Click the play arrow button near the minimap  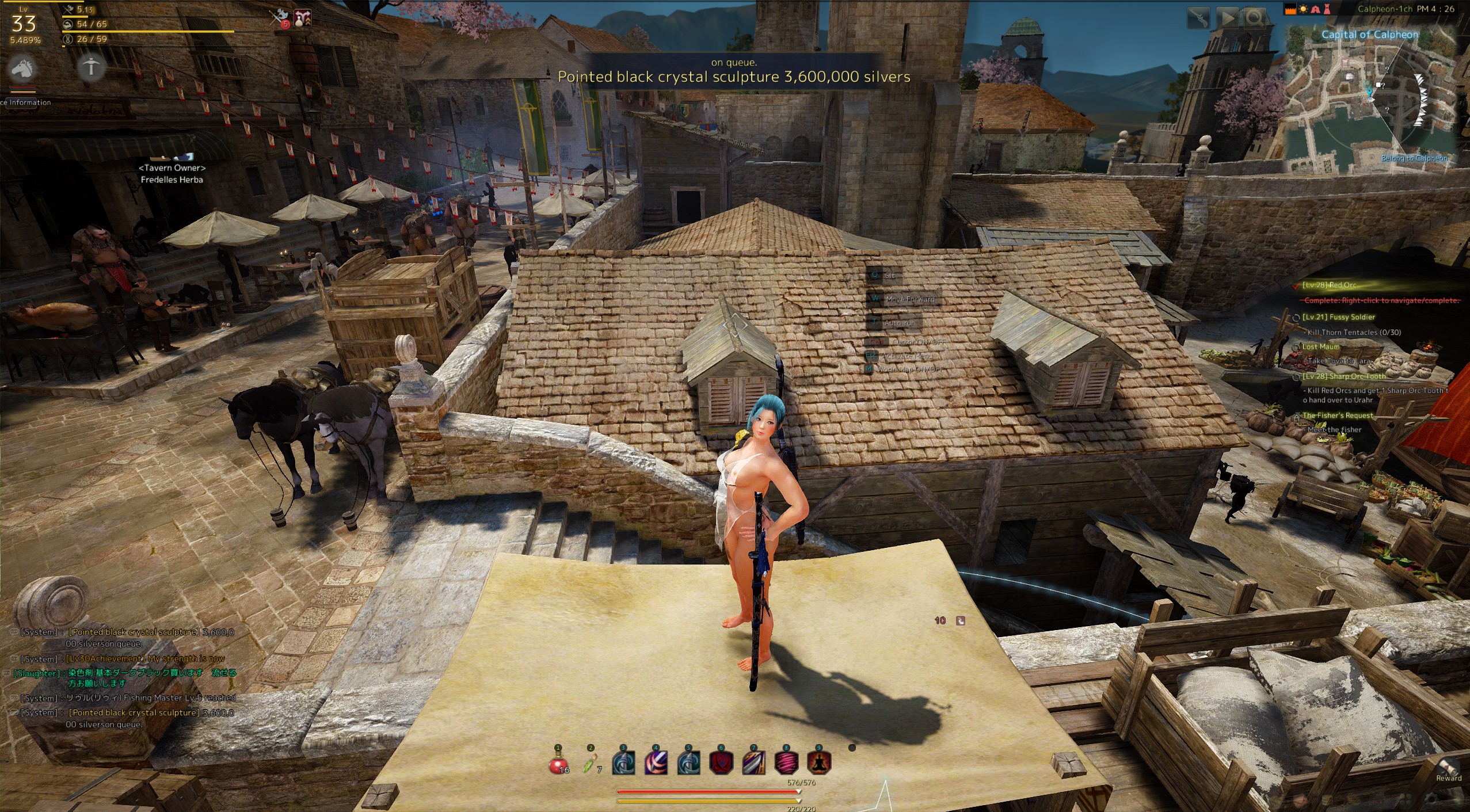[x=1227, y=18]
